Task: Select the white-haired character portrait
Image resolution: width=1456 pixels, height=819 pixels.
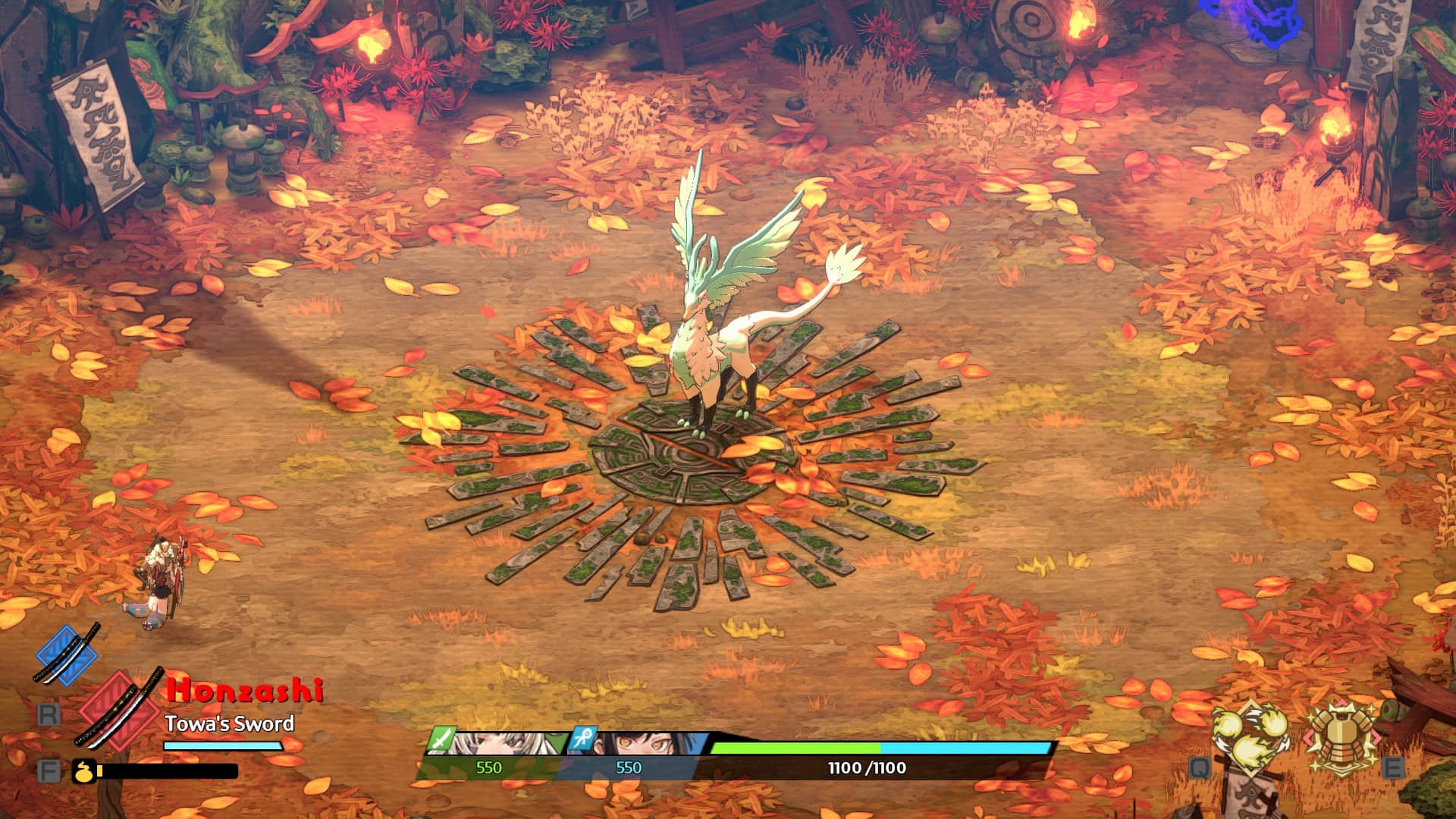Action: (x=500, y=744)
